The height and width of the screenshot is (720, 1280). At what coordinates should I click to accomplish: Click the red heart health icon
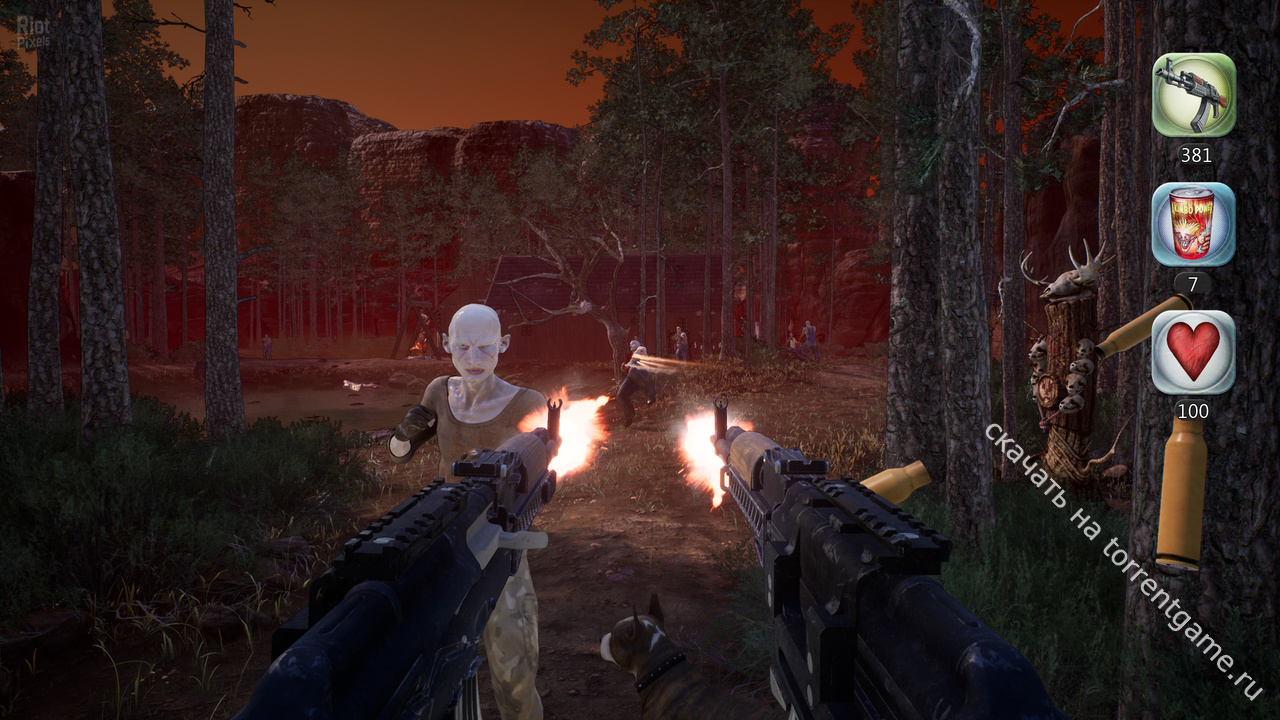click(x=1194, y=352)
